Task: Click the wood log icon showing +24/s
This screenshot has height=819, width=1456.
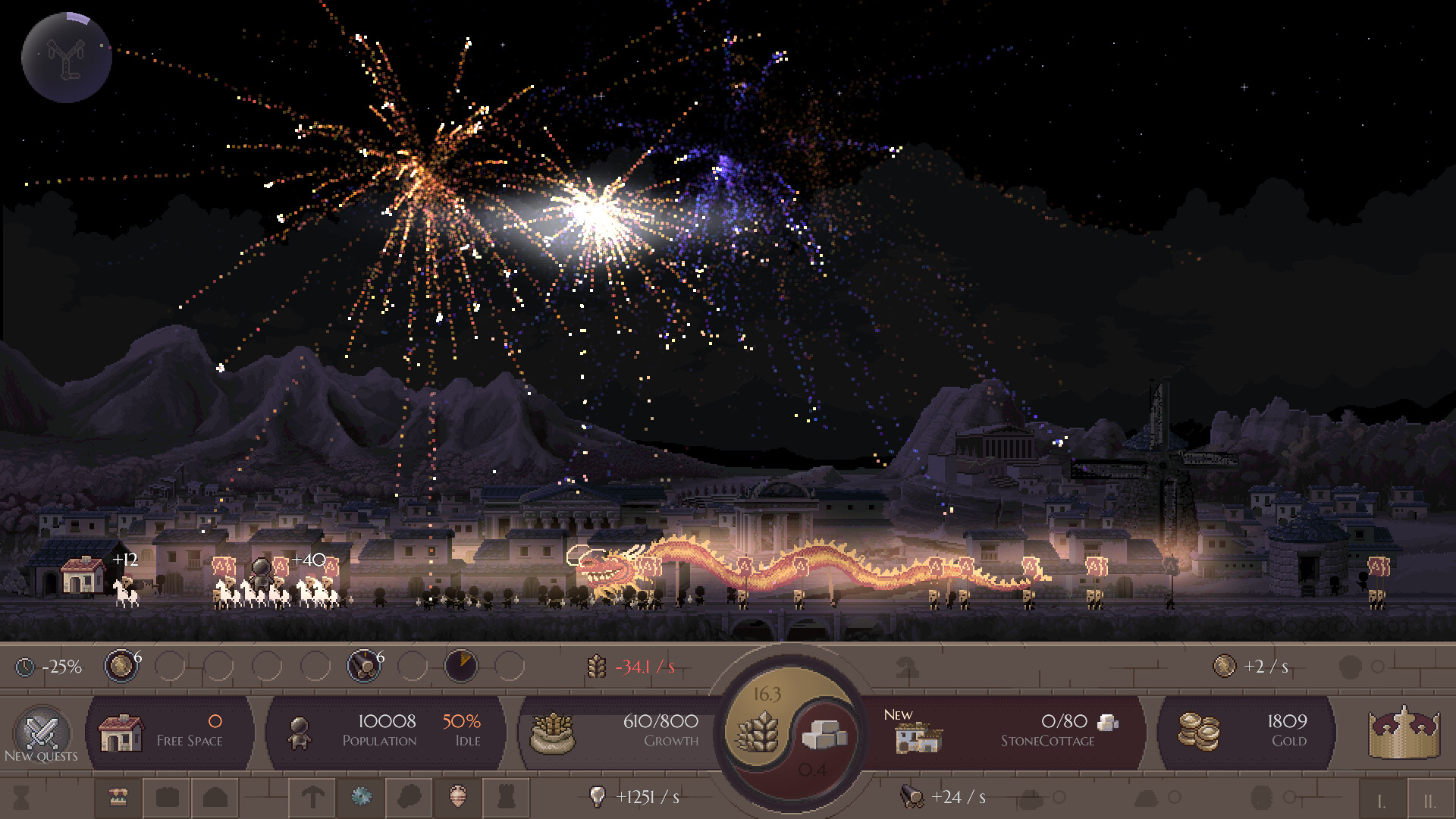Action: coord(910,796)
